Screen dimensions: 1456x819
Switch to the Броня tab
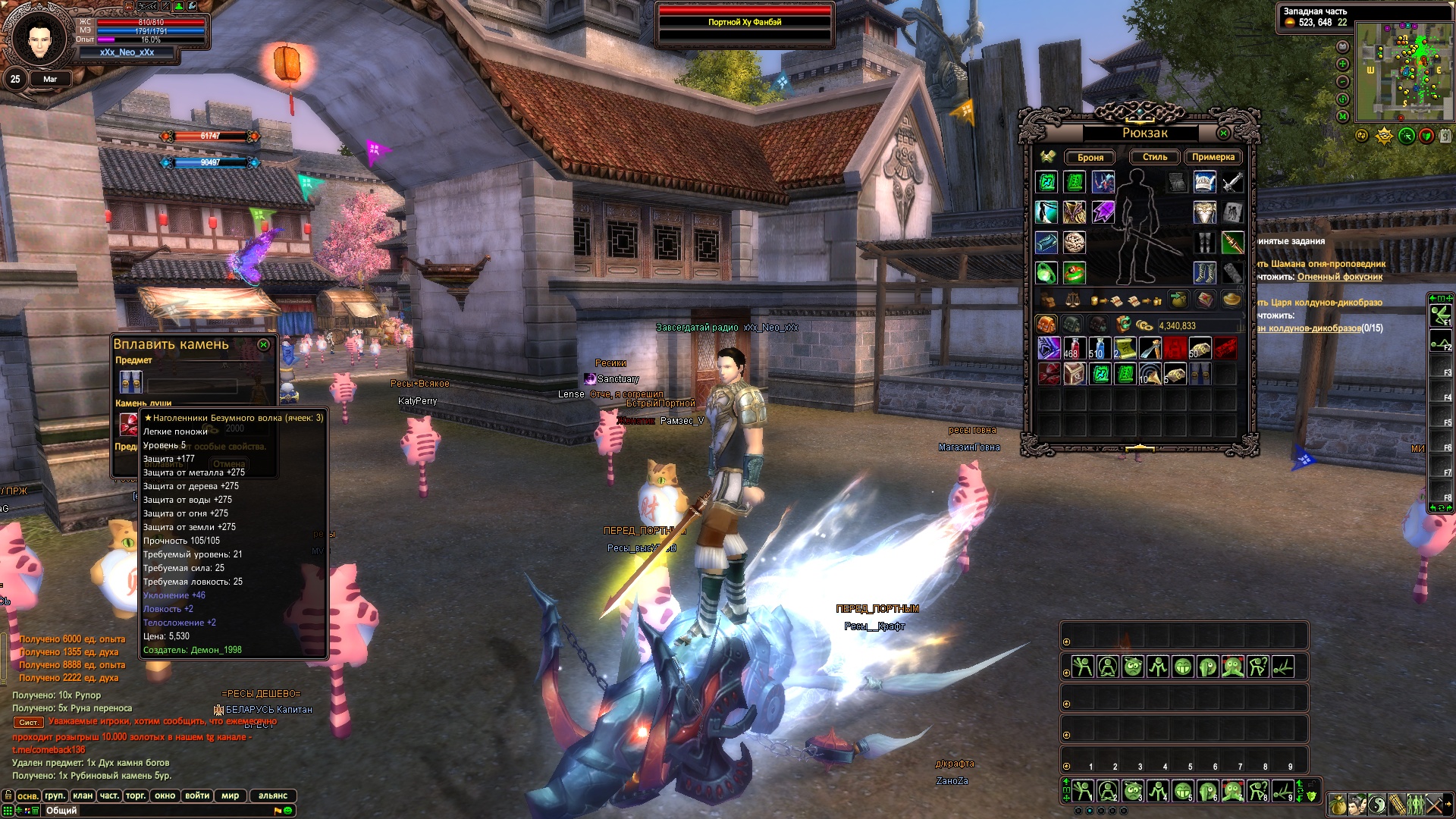[x=1090, y=158]
